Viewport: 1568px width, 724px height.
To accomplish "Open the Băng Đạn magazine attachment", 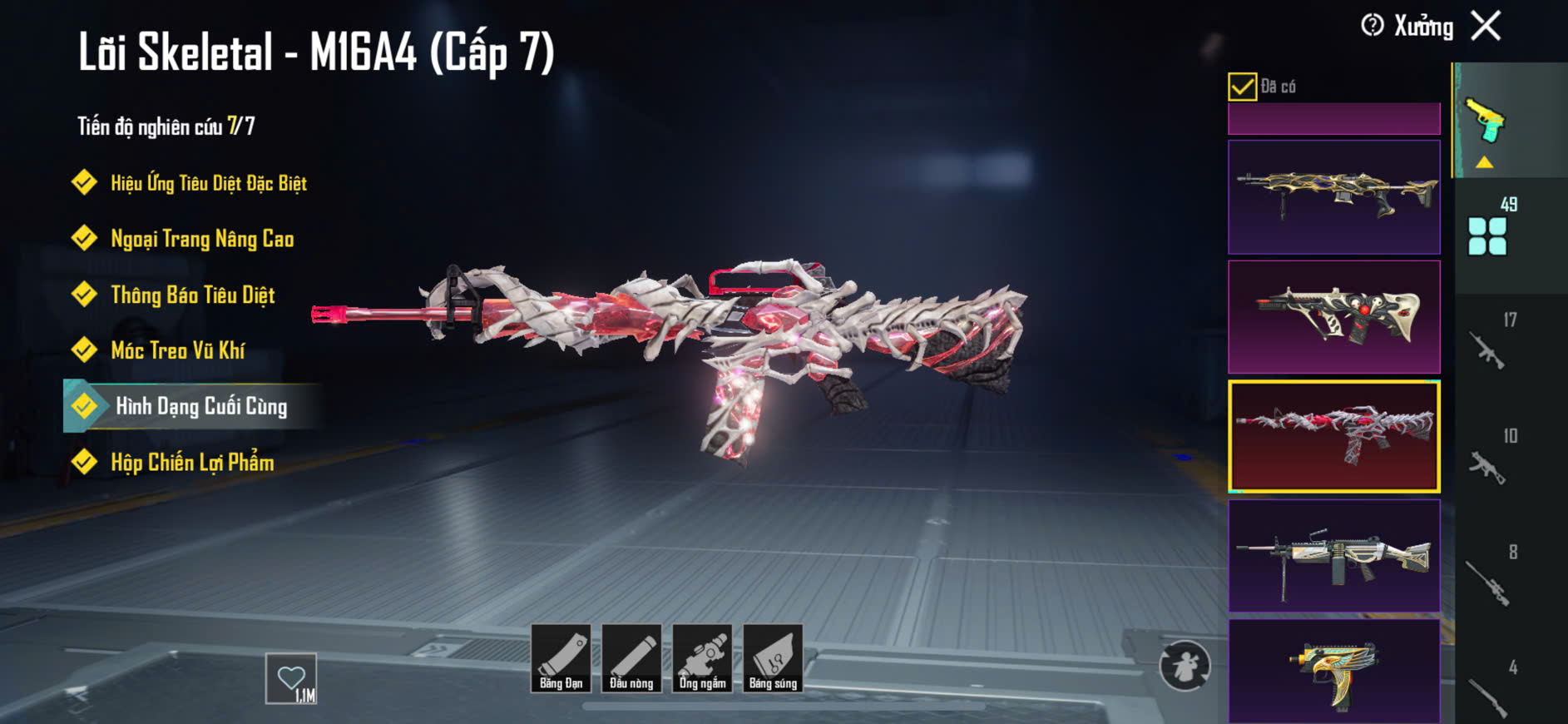I will click(x=561, y=658).
